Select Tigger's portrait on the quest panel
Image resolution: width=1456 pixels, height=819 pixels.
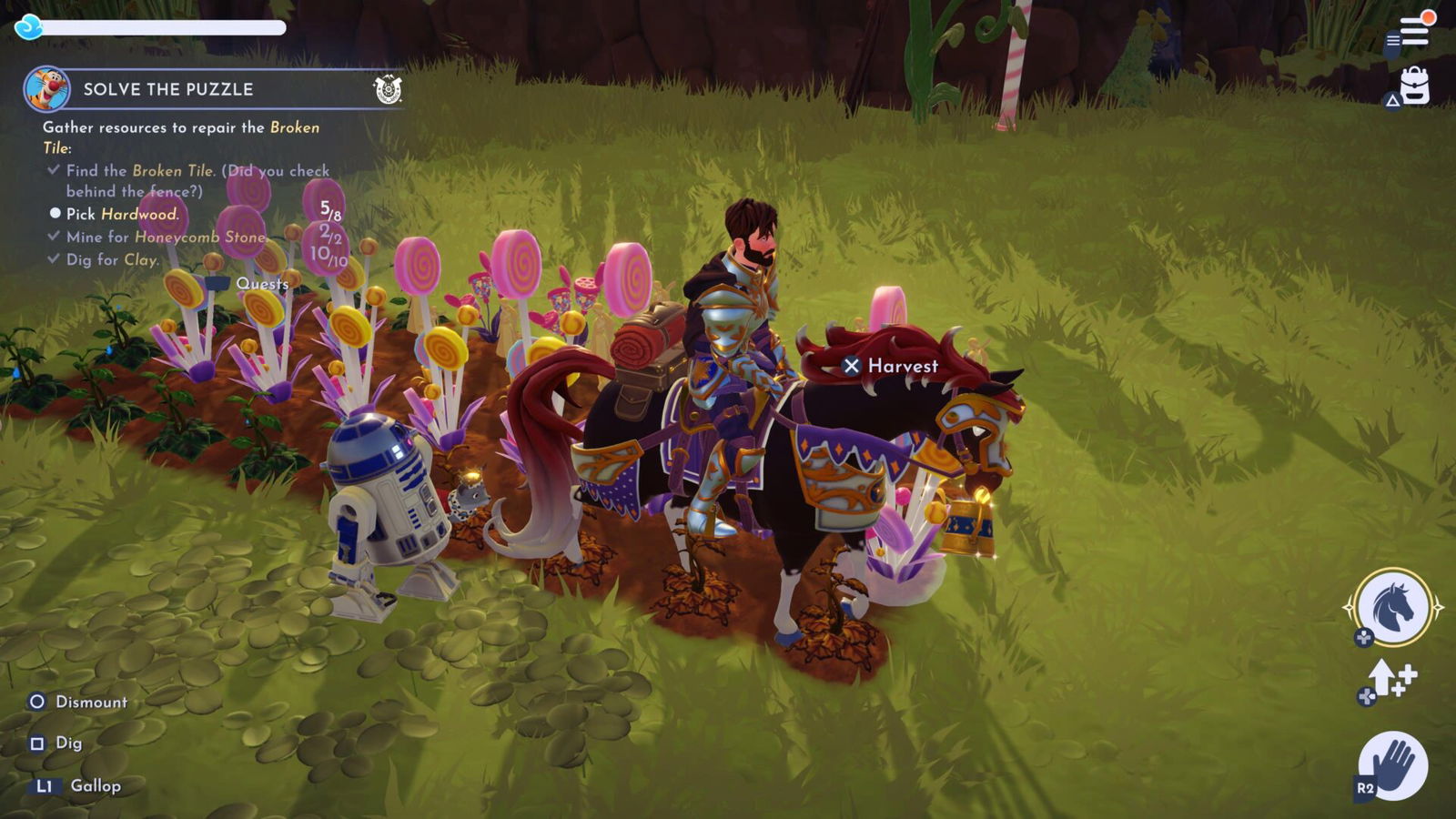coord(47,89)
